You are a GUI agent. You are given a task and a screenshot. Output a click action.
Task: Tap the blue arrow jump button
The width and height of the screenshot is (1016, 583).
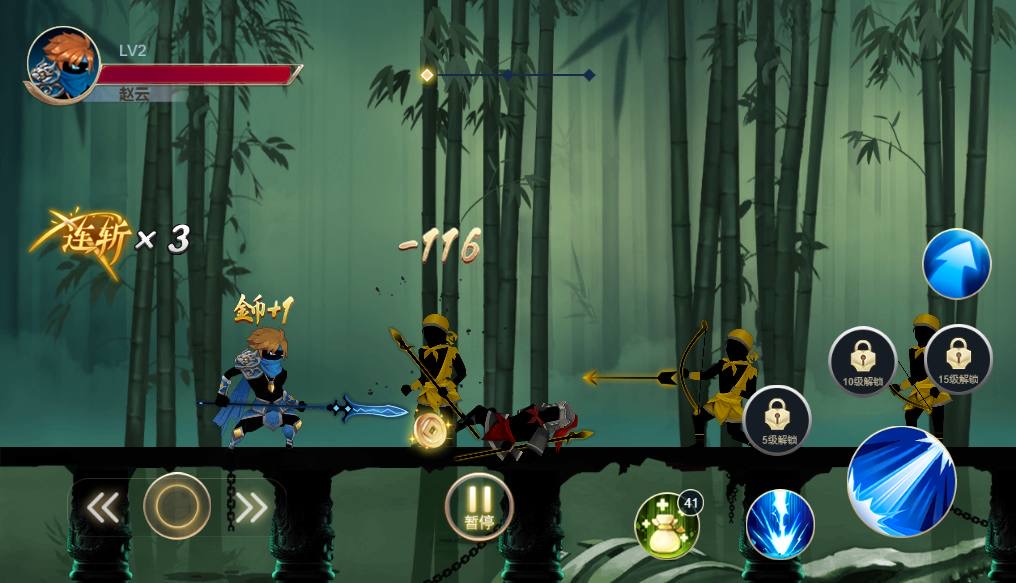pos(956,265)
